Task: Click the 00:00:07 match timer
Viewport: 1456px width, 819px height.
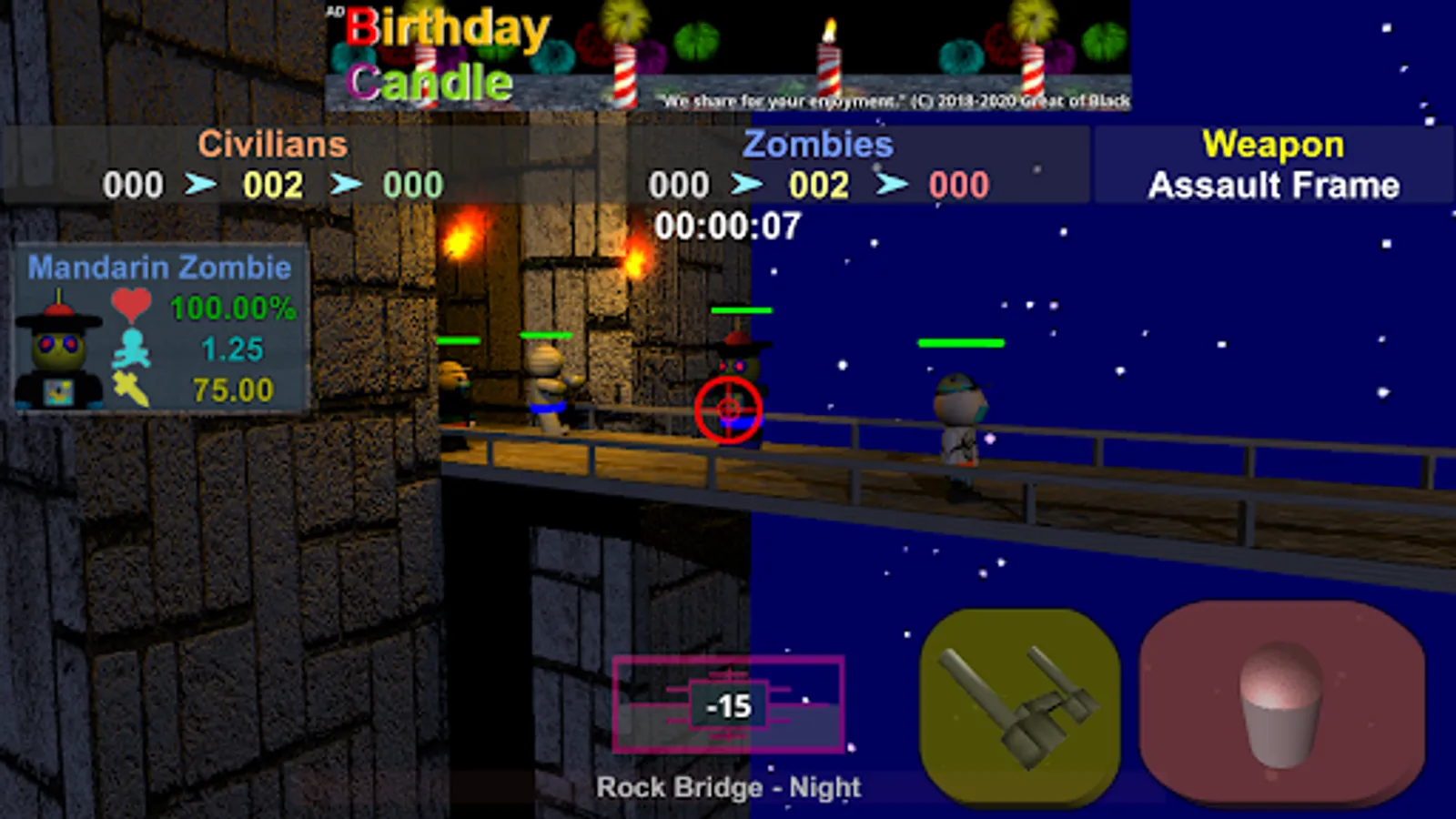Action: (732, 226)
